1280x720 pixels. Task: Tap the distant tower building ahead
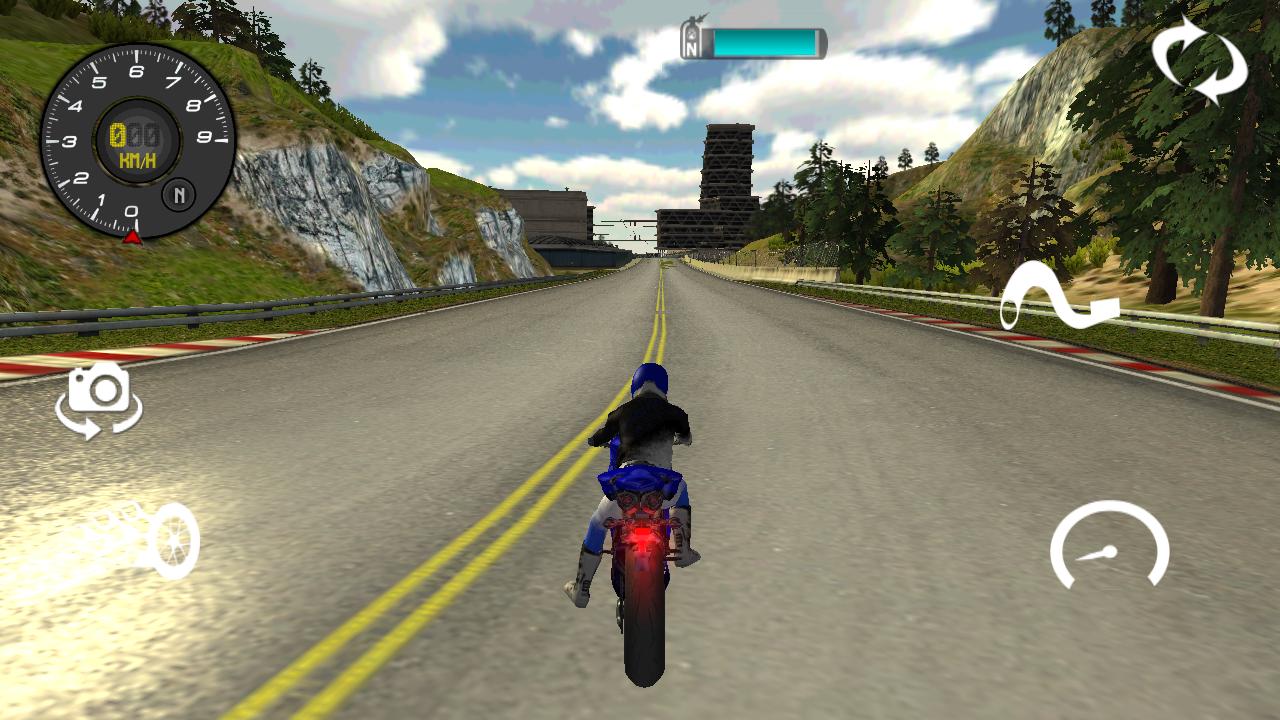coord(726,170)
